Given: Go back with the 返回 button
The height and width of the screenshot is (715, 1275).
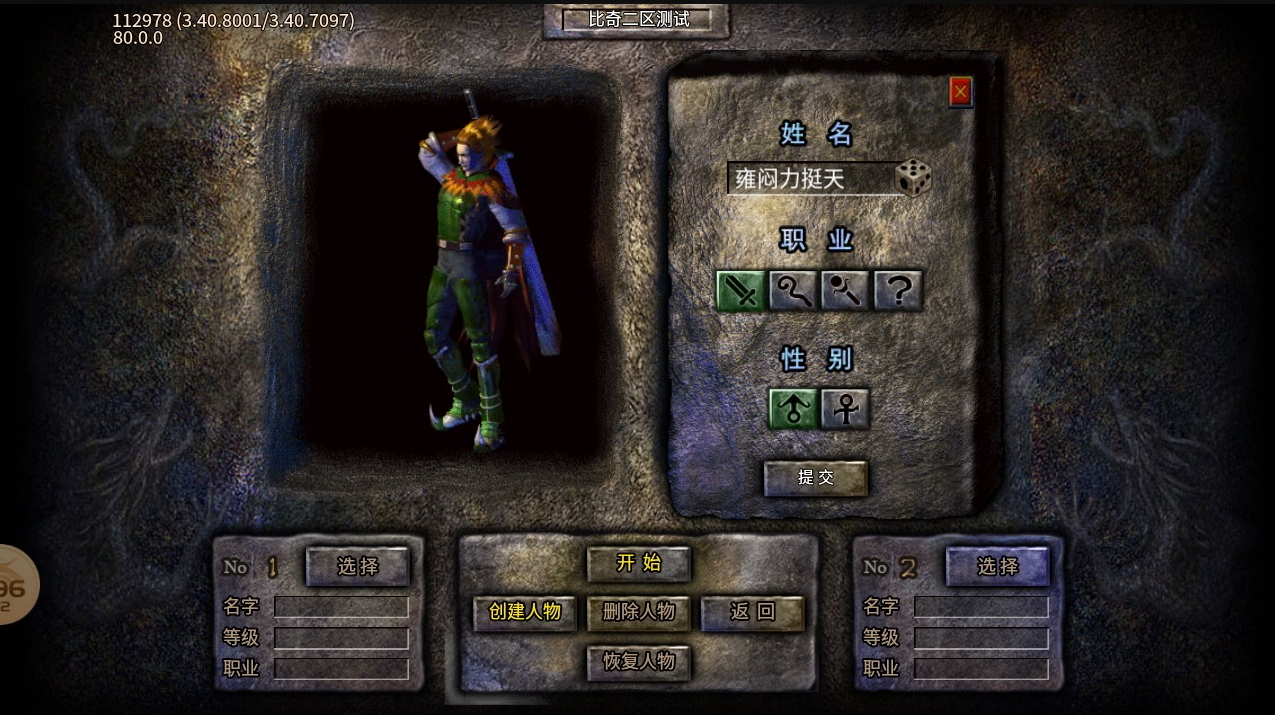Looking at the screenshot, I should point(752,612).
